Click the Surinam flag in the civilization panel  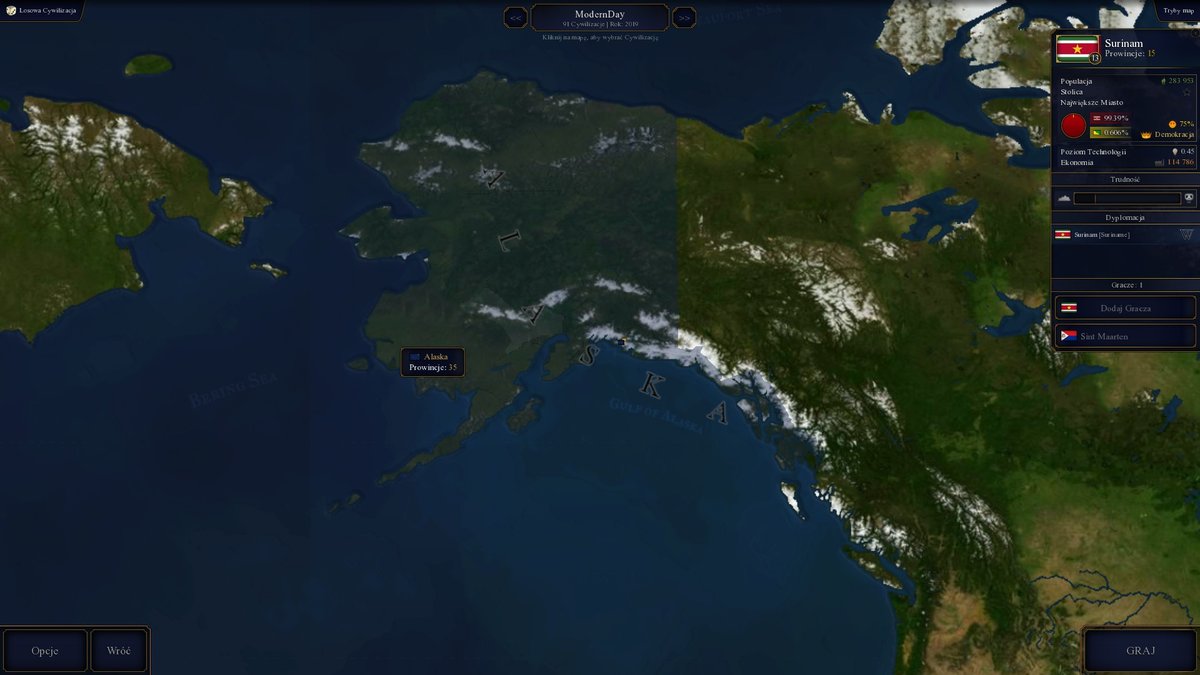[x=1077, y=47]
